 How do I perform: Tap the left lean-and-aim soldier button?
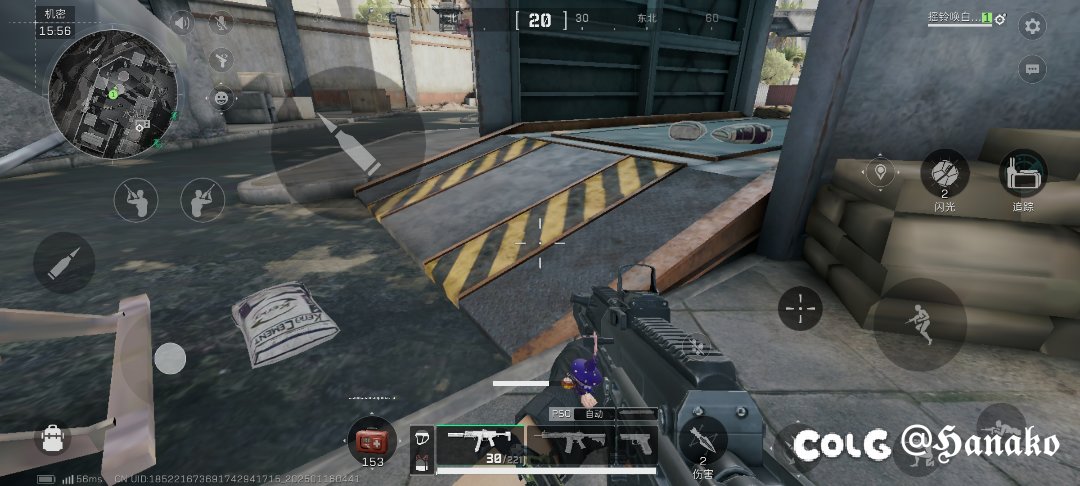tap(136, 200)
